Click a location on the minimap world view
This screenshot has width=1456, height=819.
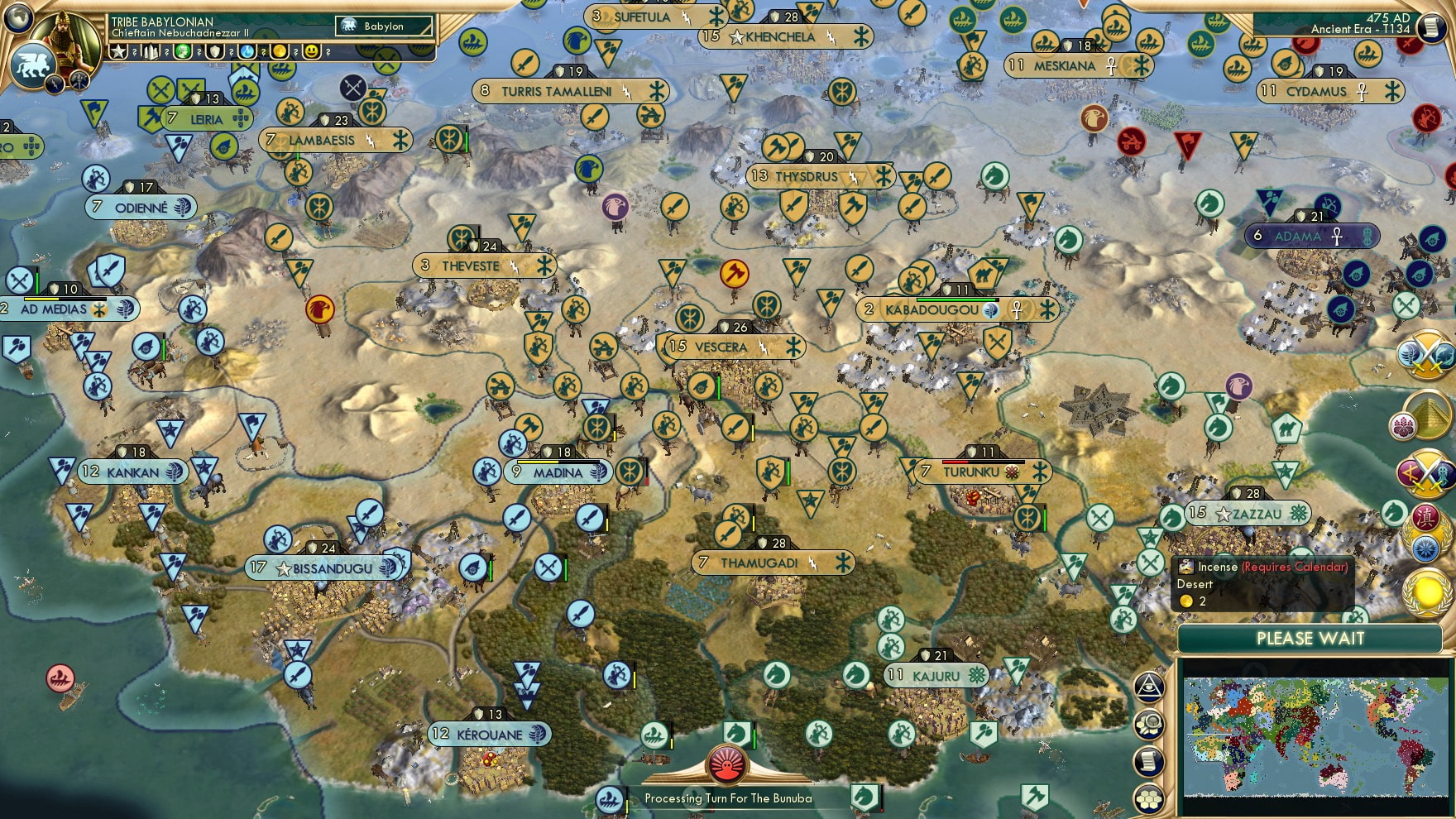tap(1315, 736)
